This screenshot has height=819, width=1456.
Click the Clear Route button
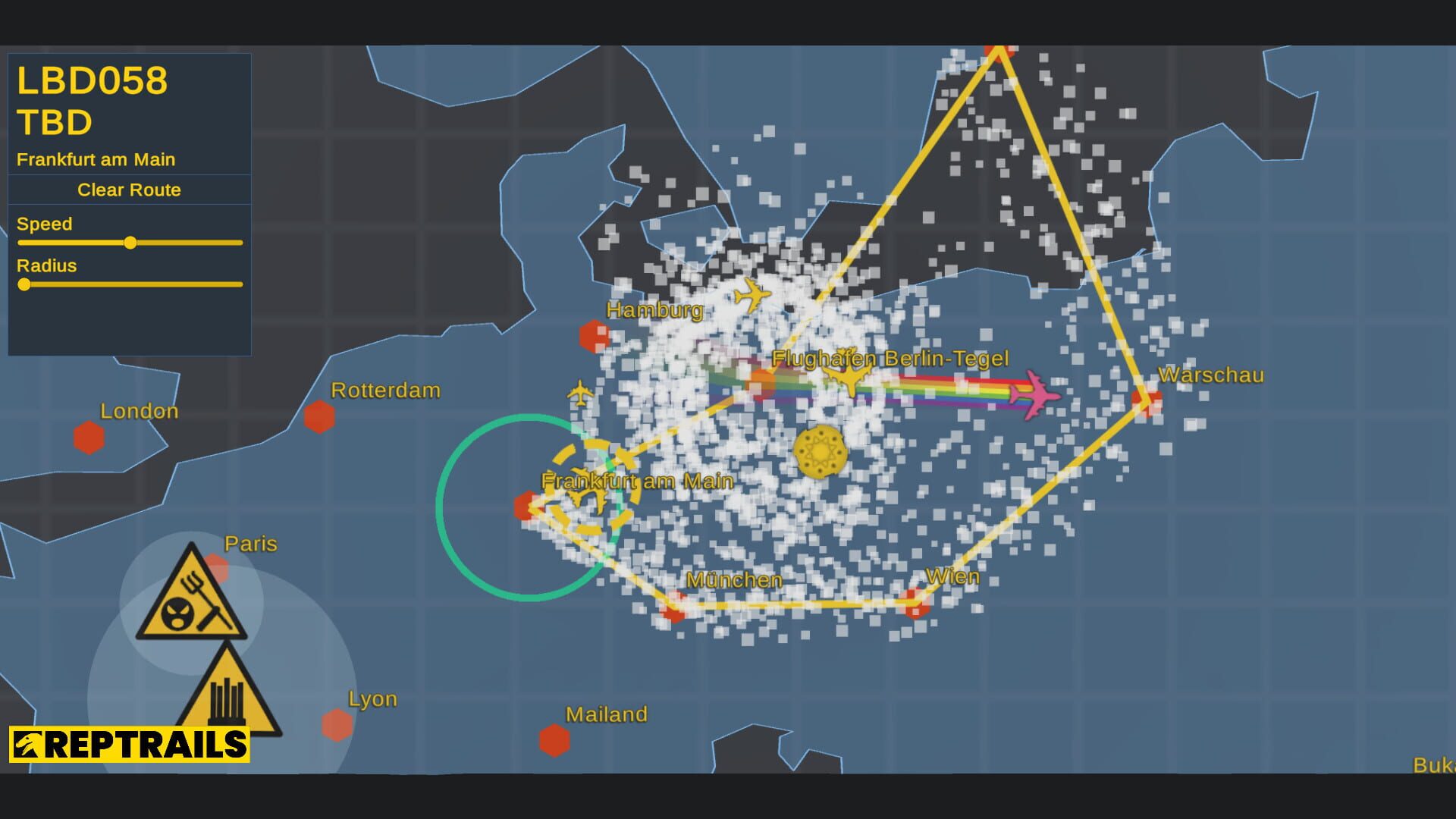(x=128, y=190)
